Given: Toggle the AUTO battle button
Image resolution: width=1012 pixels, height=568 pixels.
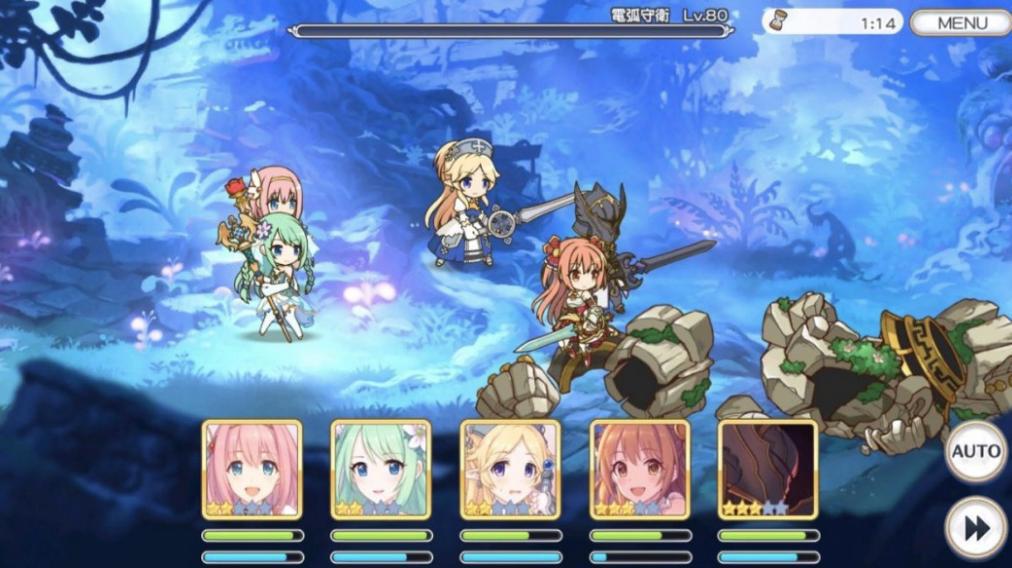Looking at the screenshot, I should pyautogui.click(x=975, y=451).
